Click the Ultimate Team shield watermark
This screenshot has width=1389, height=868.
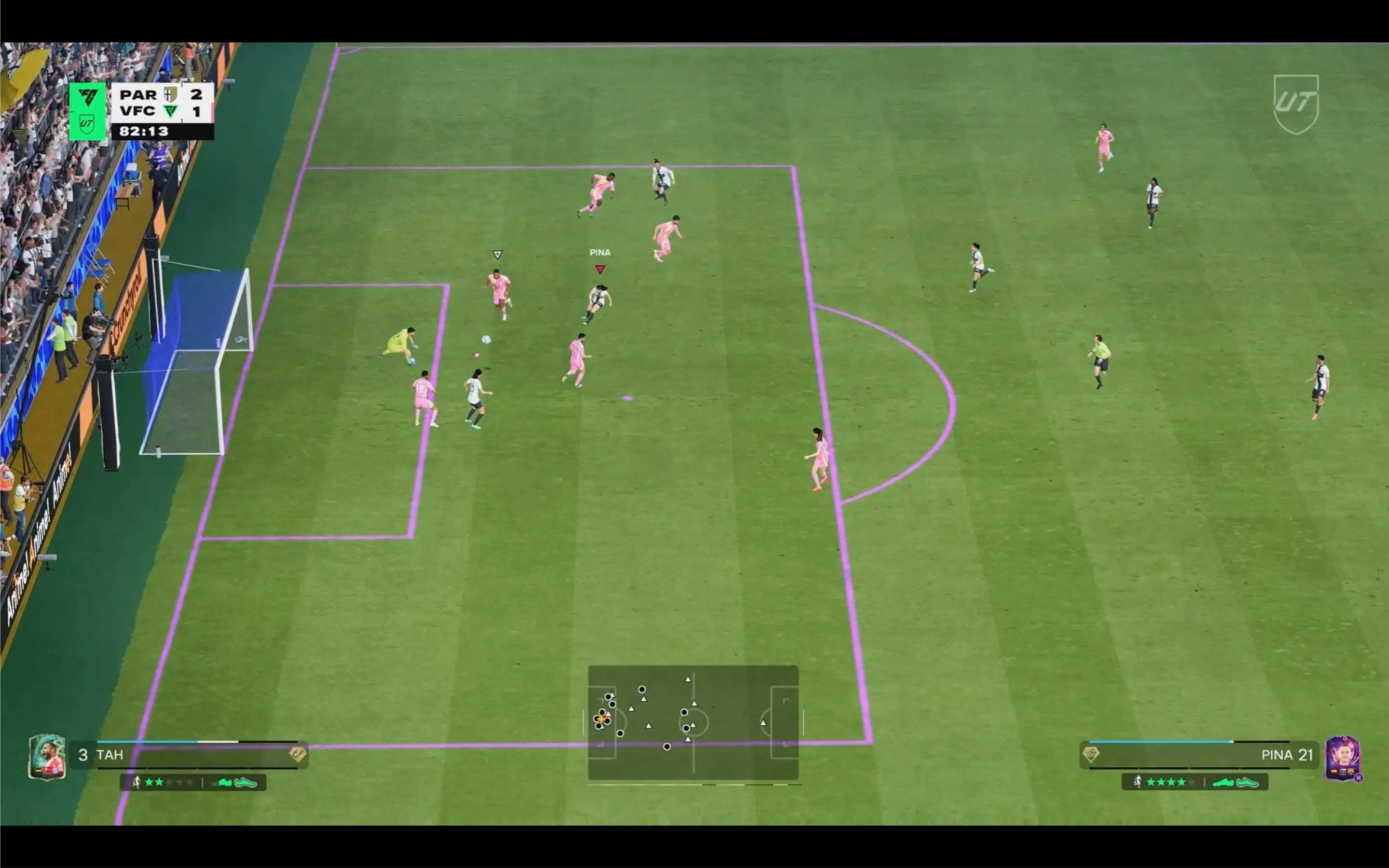1295,104
